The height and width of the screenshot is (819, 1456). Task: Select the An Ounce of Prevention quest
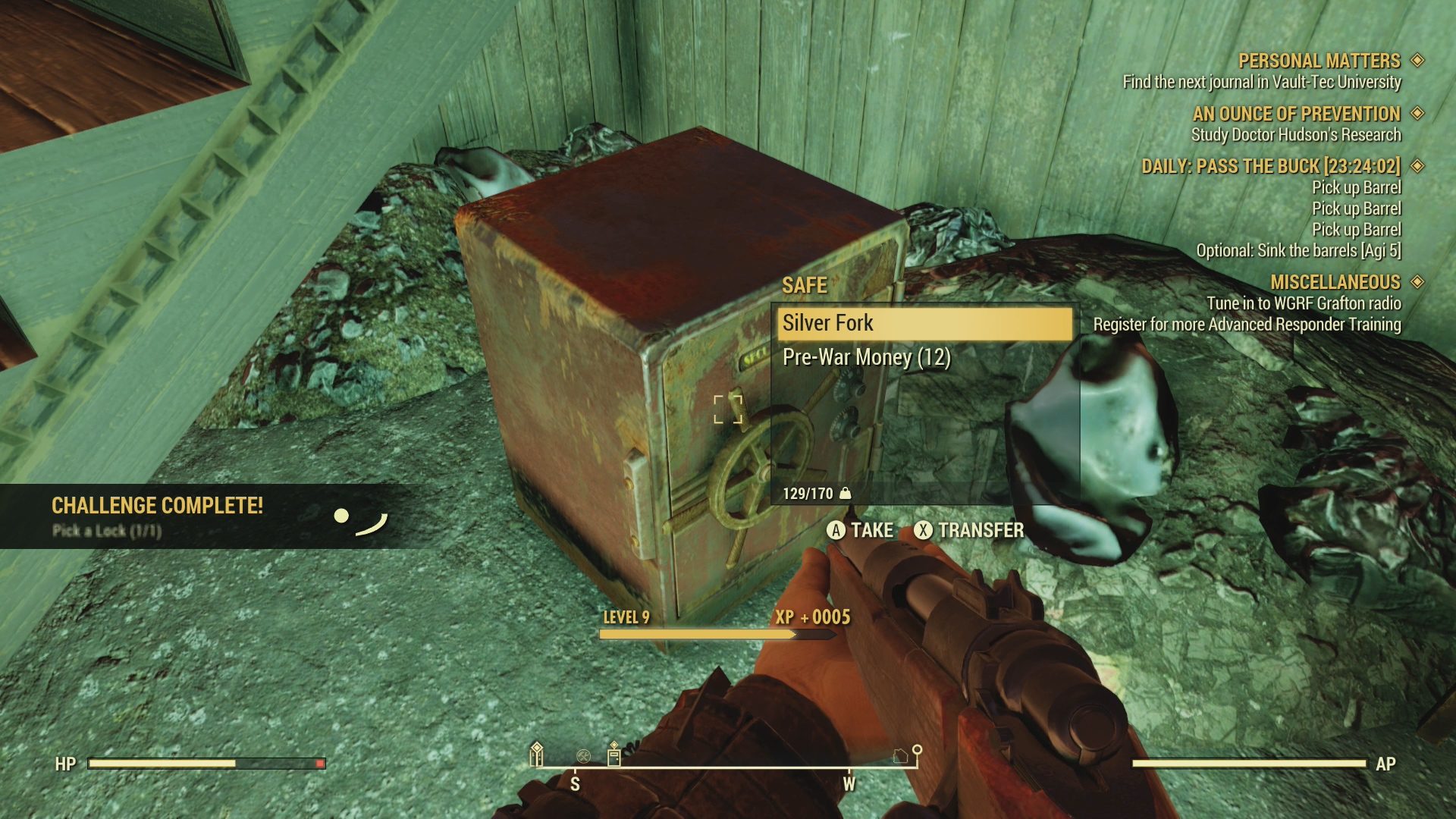tap(1296, 114)
